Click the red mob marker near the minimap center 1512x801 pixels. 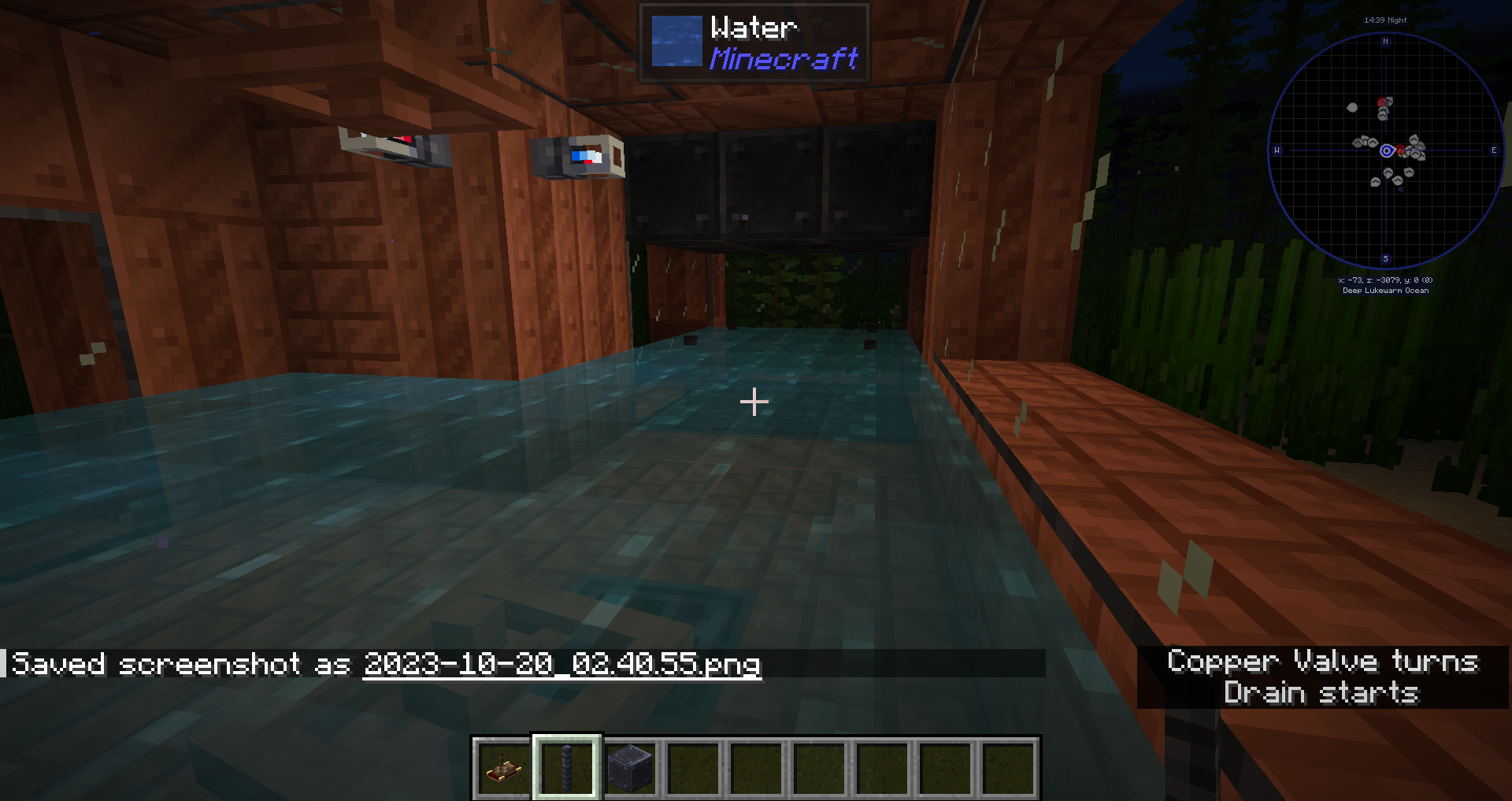1399,148
